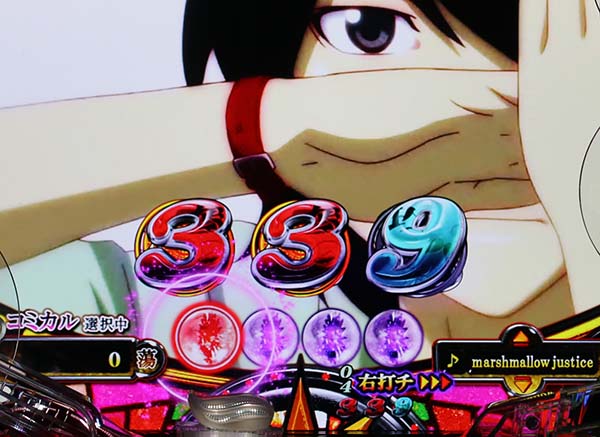Choose the marshmallow justice song box

point(518,361)
